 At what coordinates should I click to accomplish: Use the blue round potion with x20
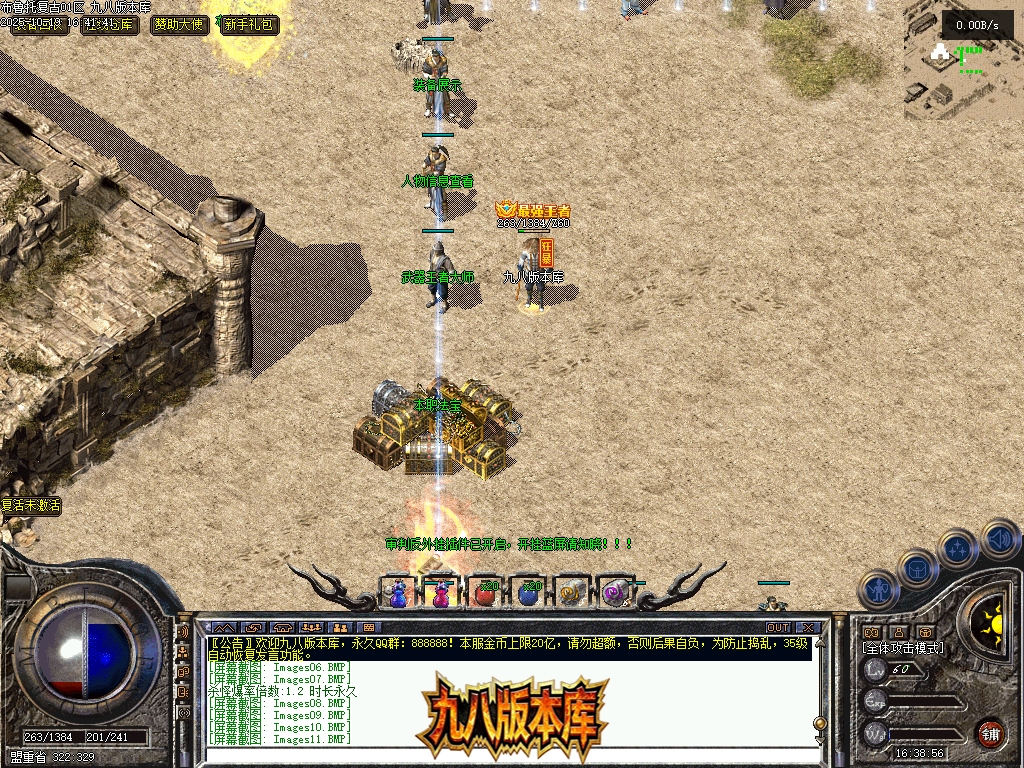[x=527, y=593]
